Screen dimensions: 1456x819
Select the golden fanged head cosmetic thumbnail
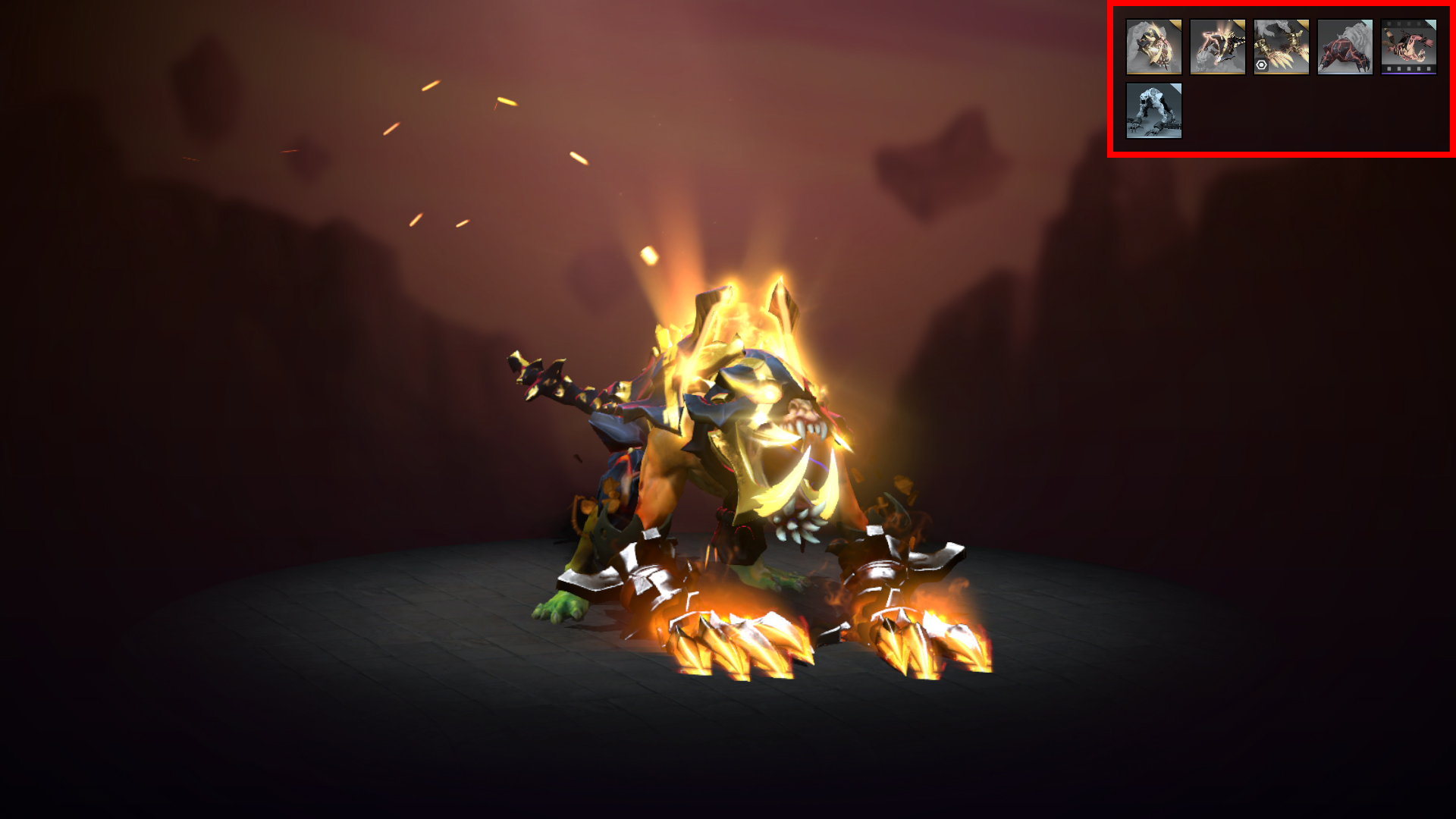(1153, 47)
